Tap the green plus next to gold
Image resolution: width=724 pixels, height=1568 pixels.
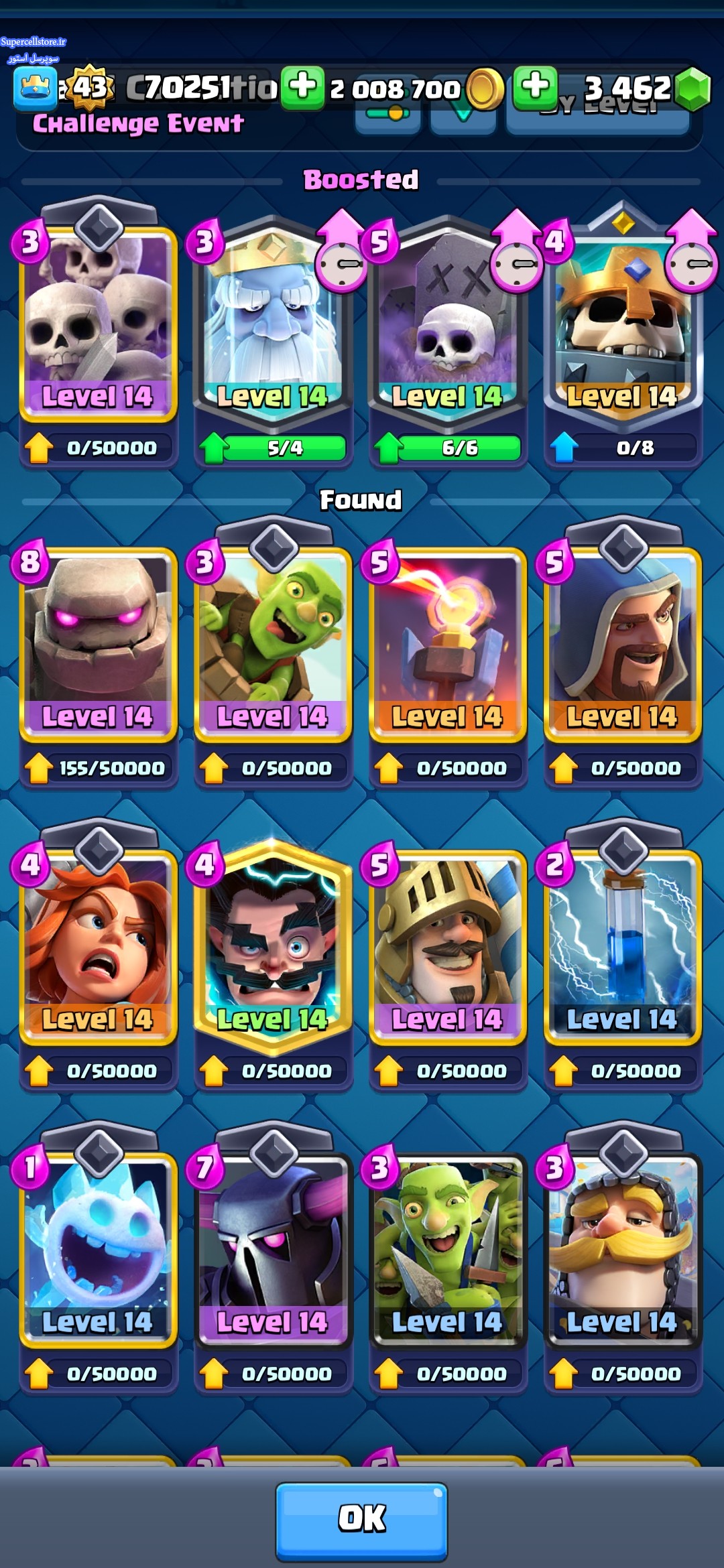click(x=303, y=87)
